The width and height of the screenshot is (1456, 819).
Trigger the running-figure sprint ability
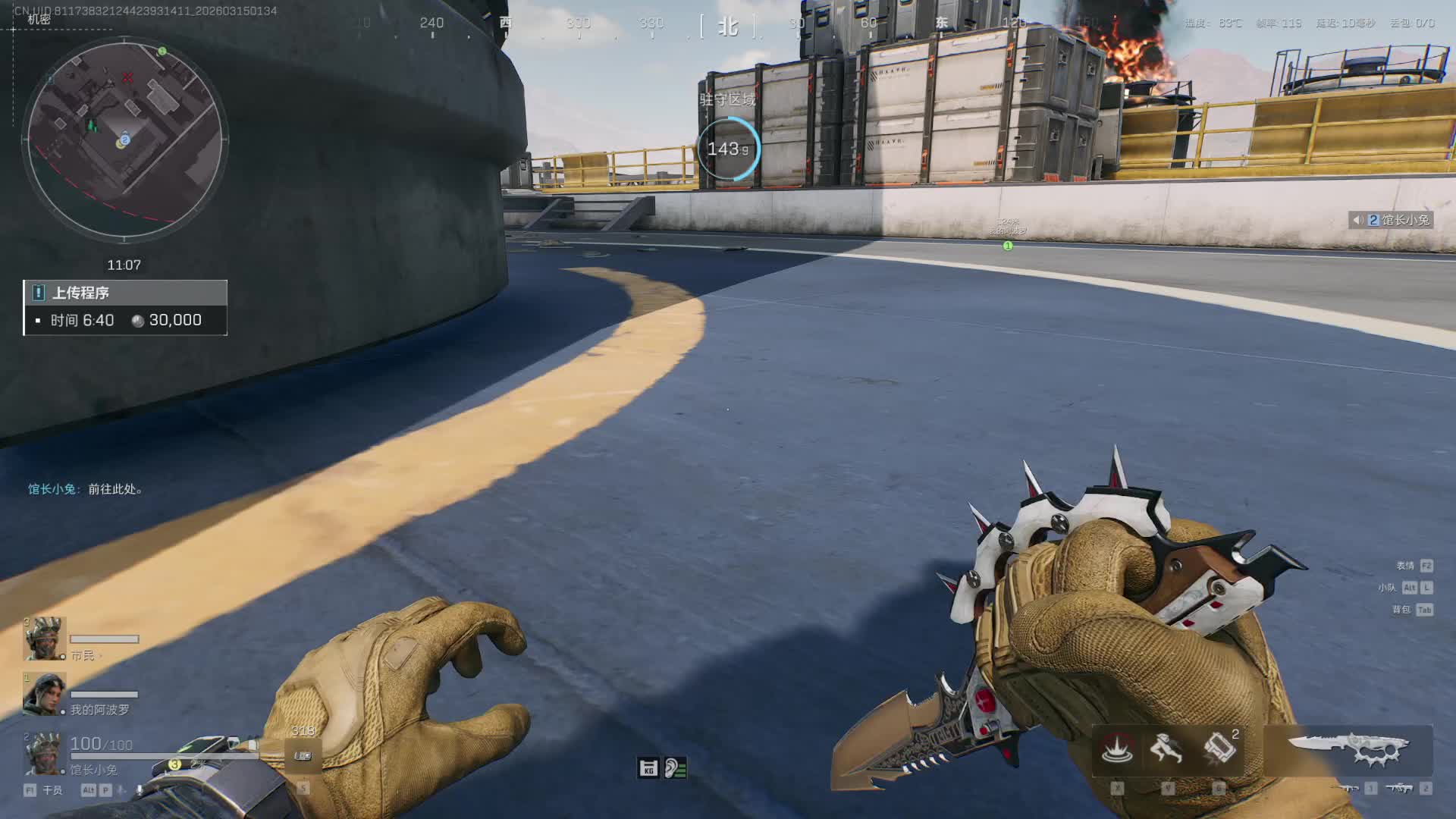pyautogui.click(x=1166, y=749)
